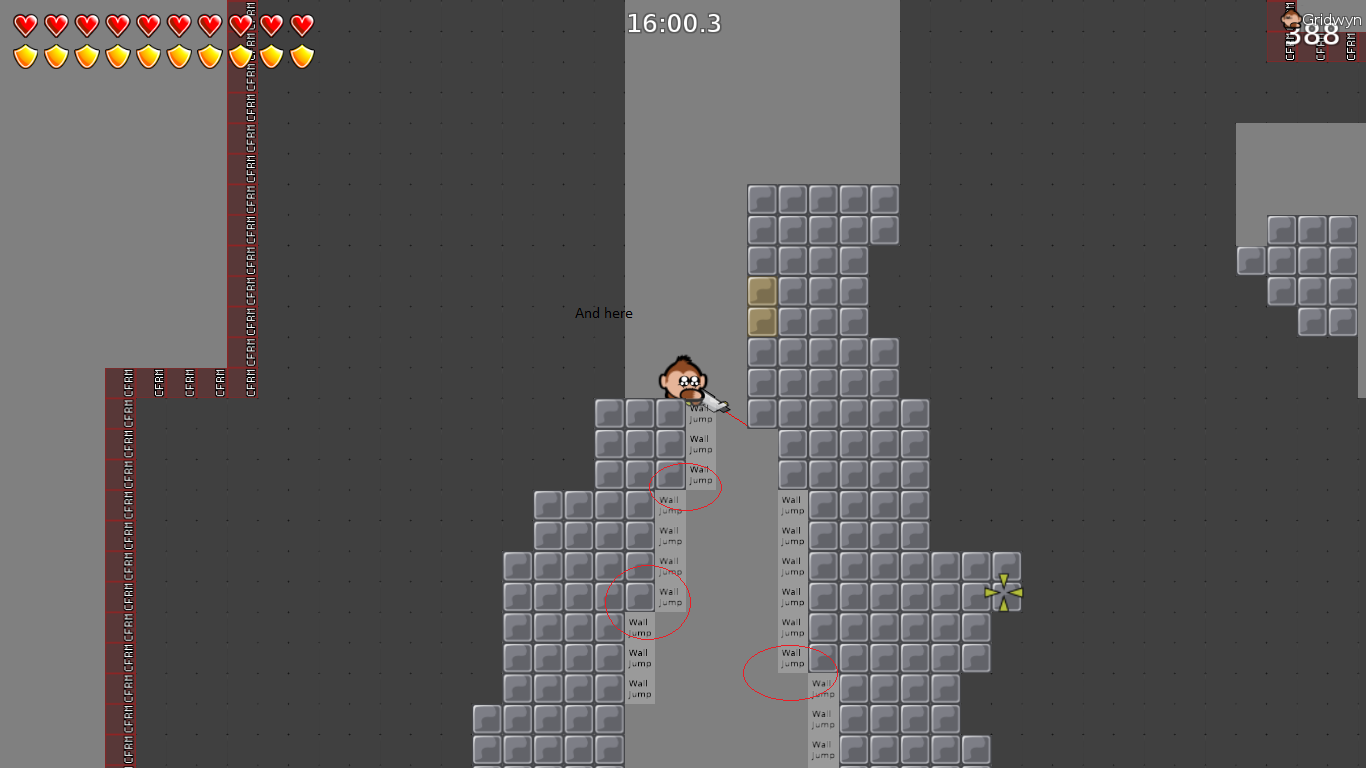Click the match timer showing 16:00.3
This screenshot has height=768, width=1366.
(x=673, y=24)
